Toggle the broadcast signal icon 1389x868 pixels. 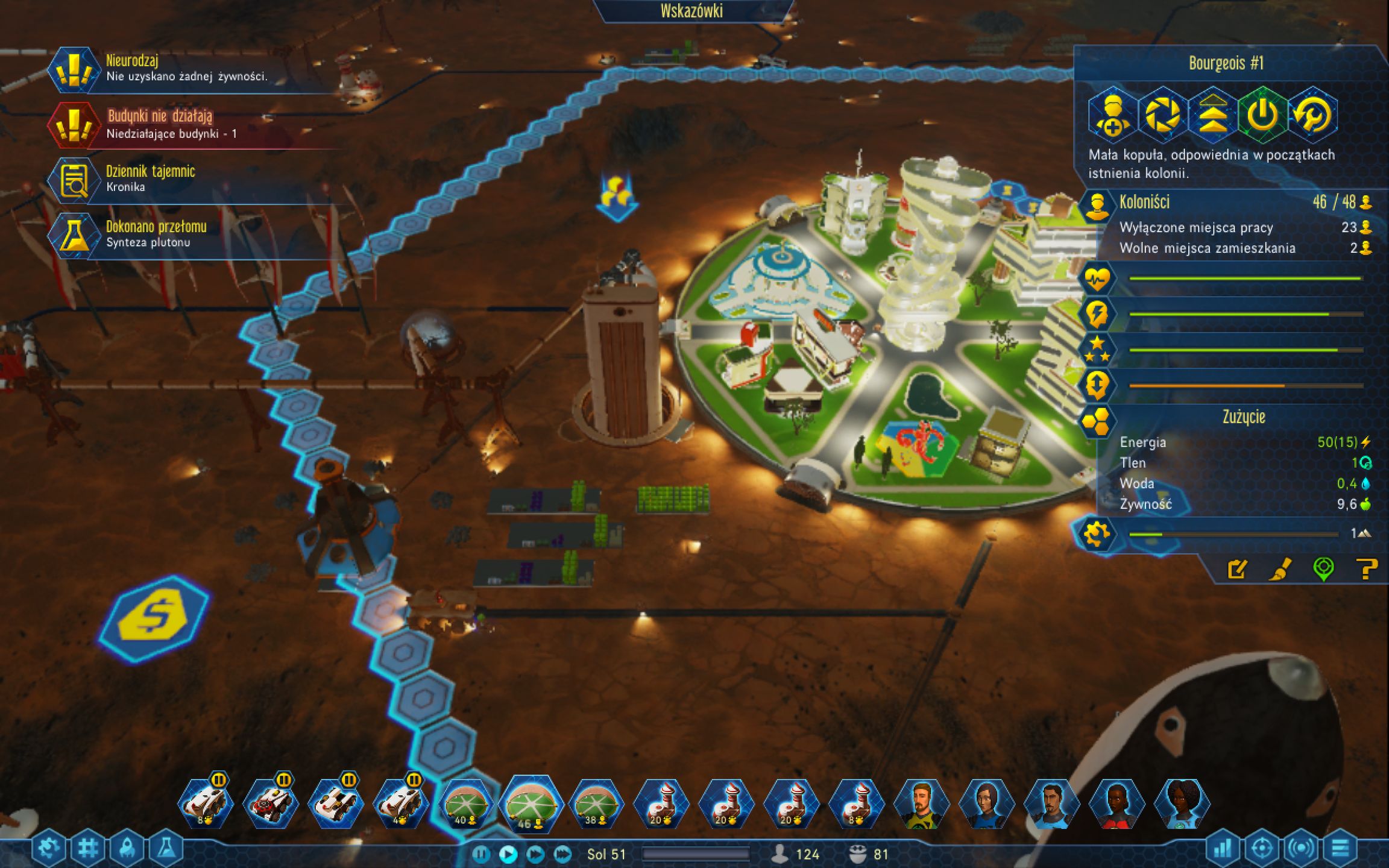[x=1300, y=847]
